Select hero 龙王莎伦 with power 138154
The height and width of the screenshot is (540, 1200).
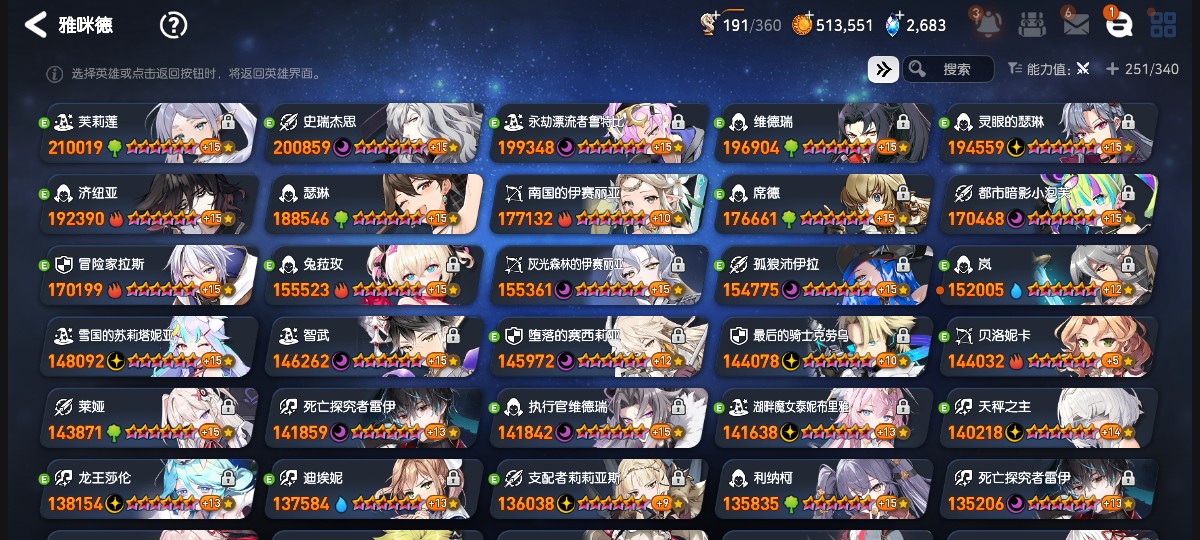[148, 489]
